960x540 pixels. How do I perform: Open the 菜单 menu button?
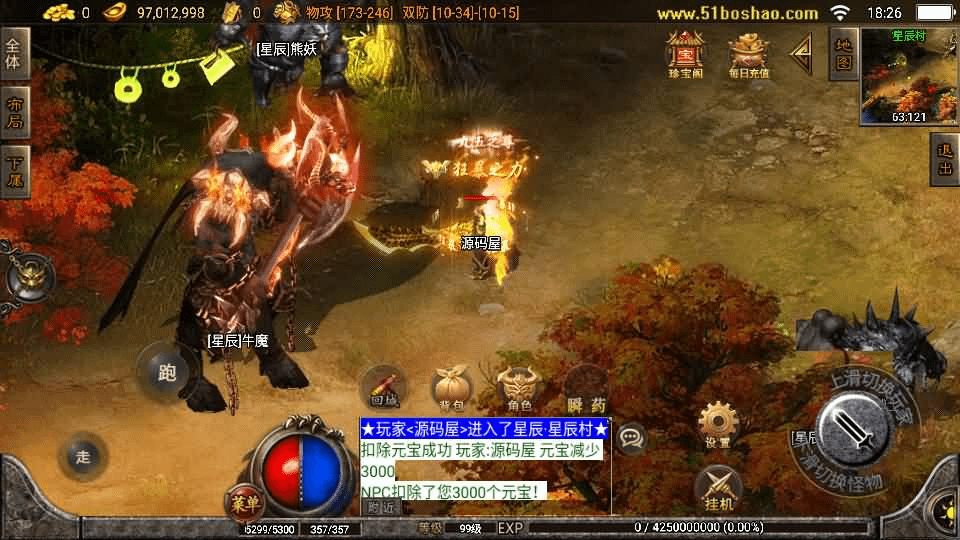(x=242, y=501)
